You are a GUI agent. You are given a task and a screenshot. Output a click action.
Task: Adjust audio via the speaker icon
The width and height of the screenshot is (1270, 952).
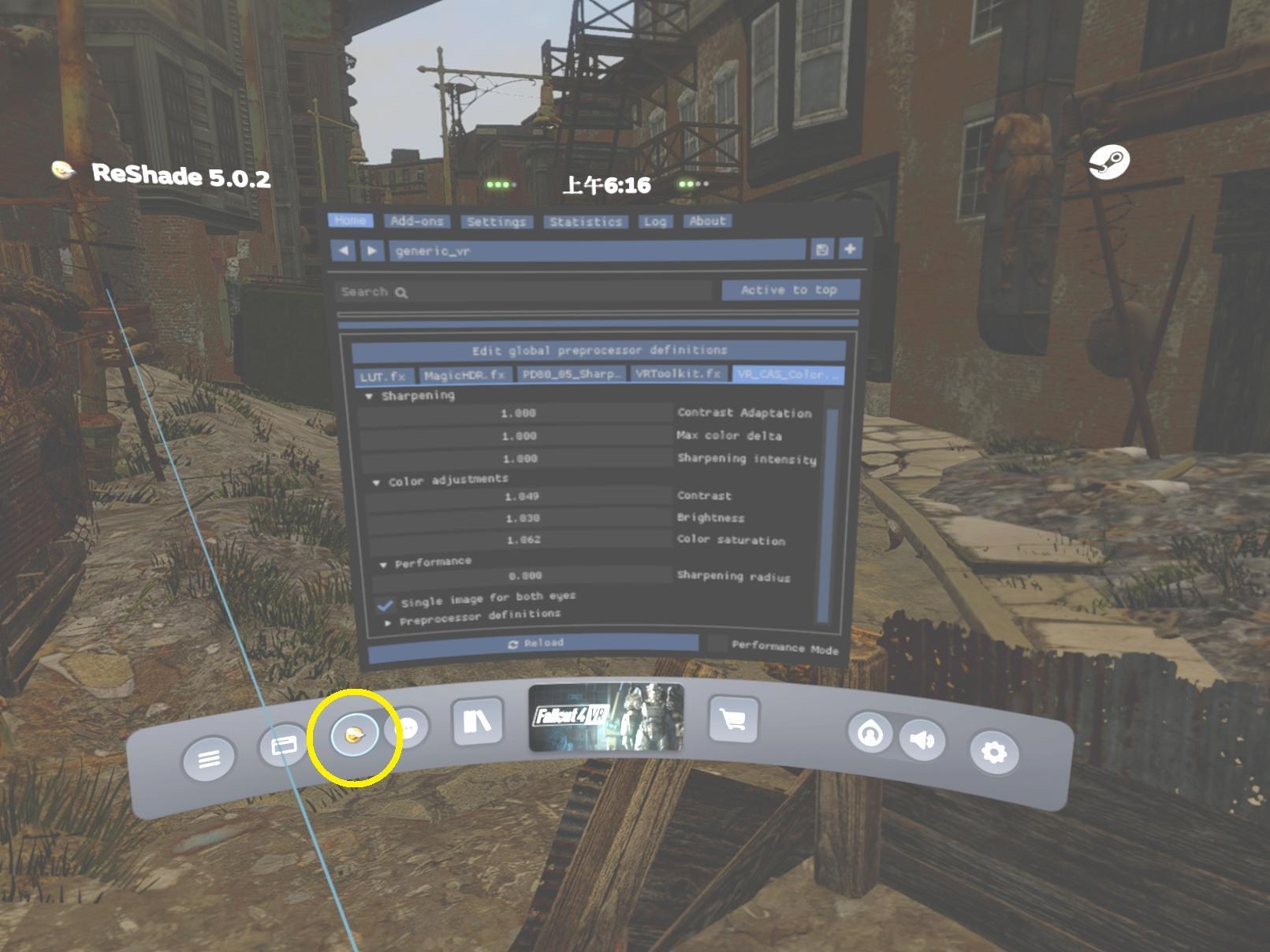click(922, 741)
